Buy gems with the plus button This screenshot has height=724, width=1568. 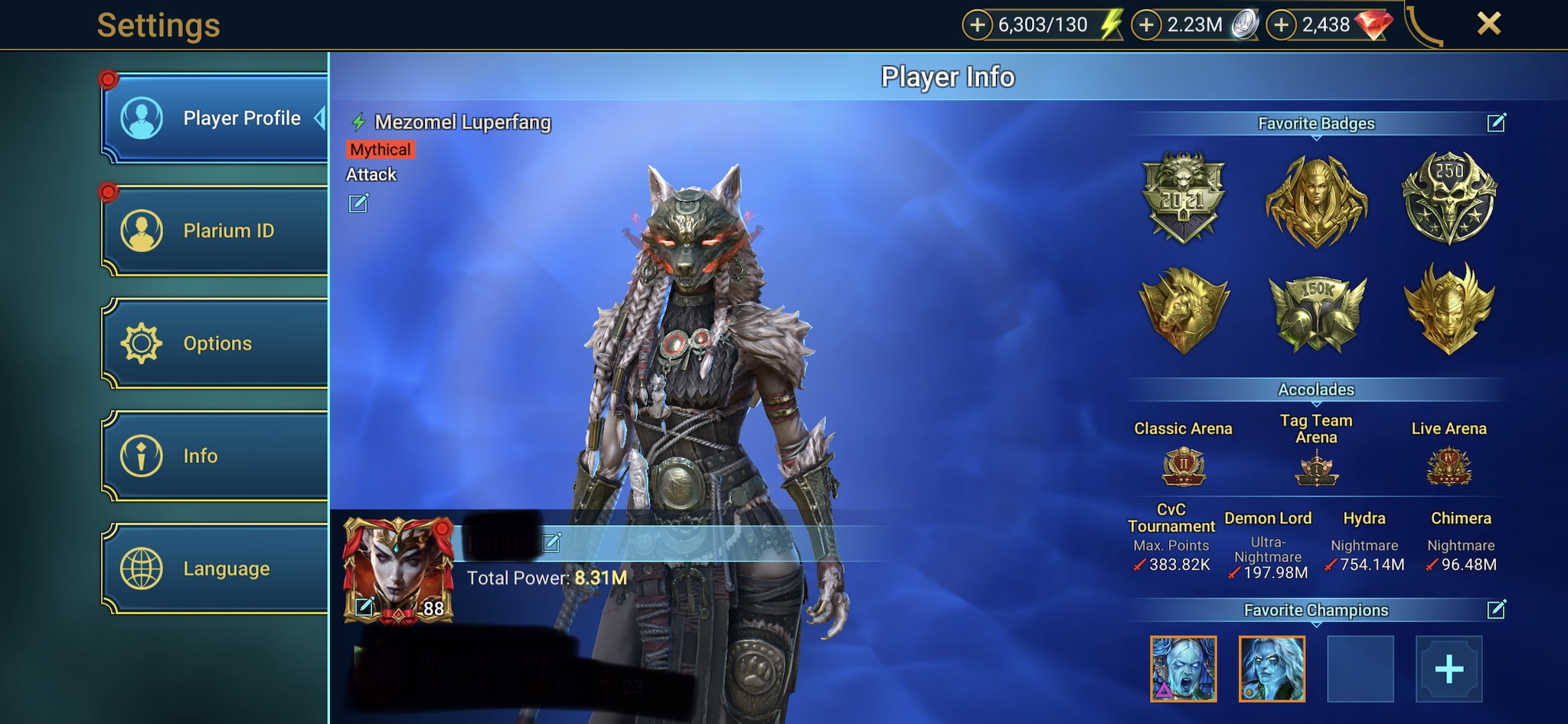pos(1281,25)
